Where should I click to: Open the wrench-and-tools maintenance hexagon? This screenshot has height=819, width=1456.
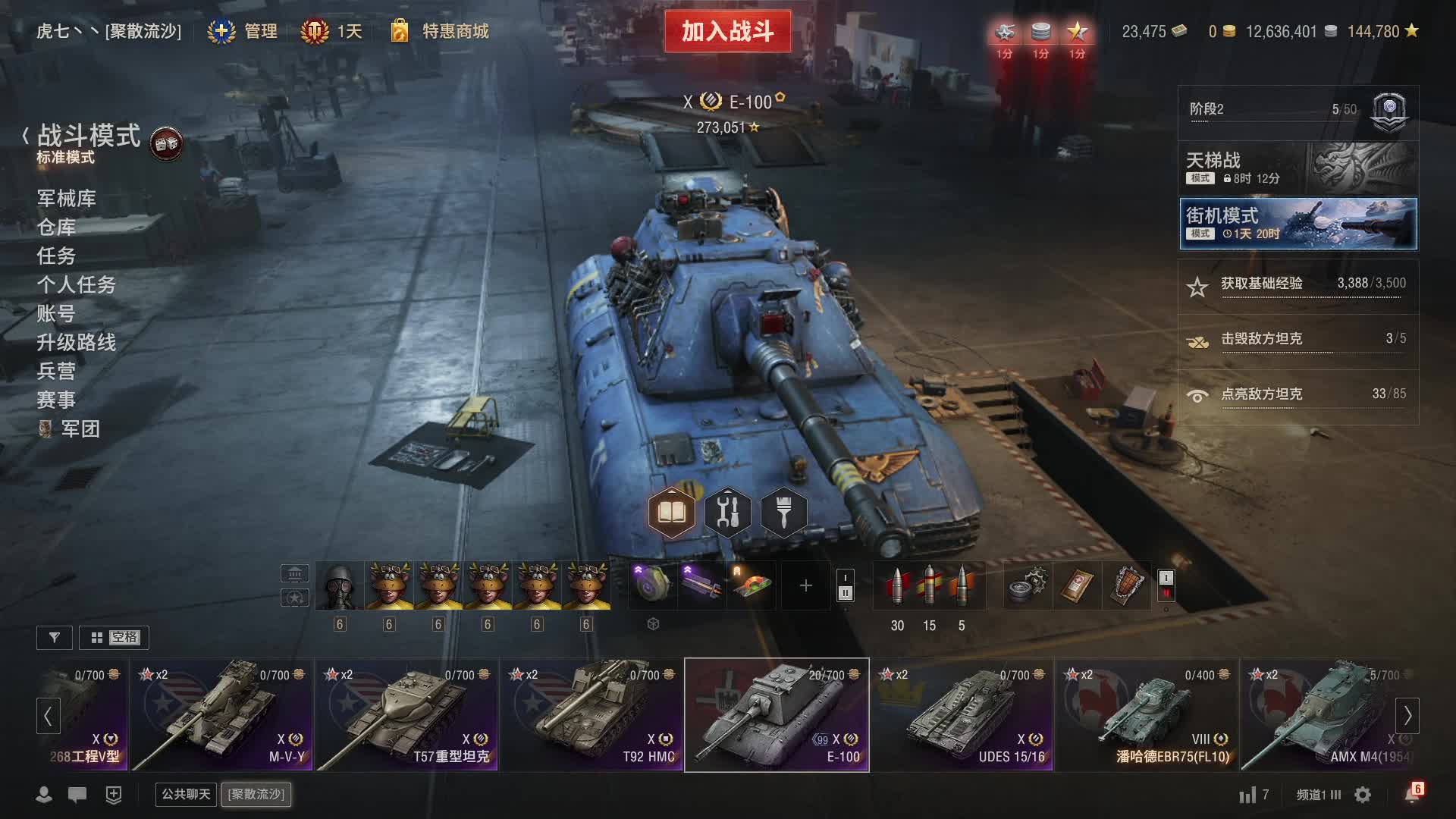click(727, 513)
